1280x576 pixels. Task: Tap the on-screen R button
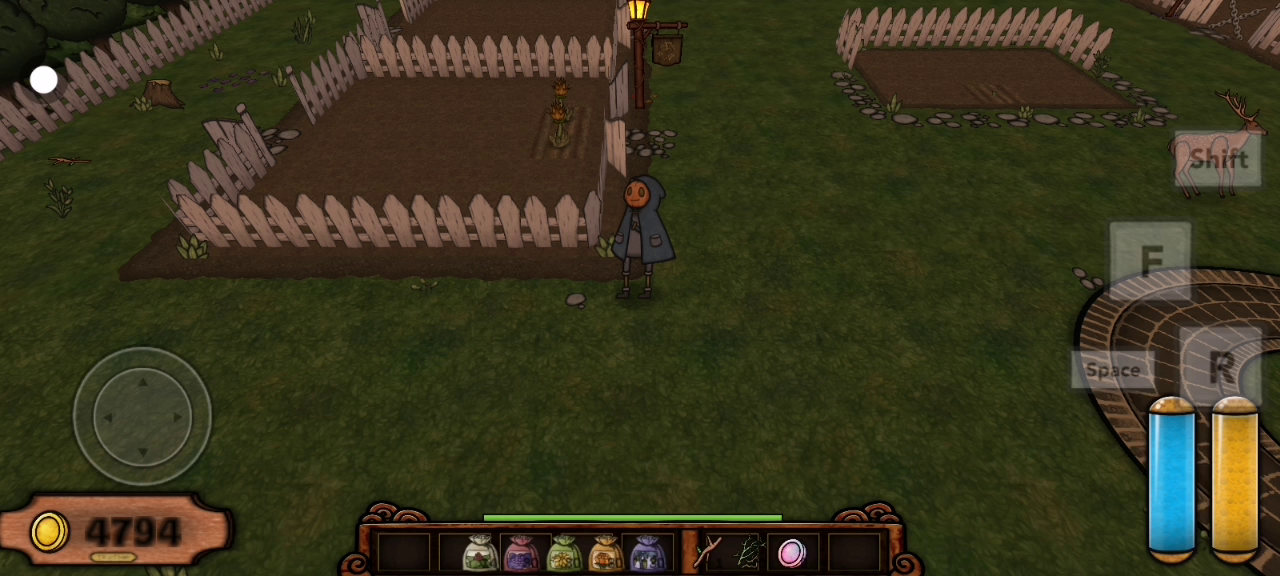1220,366
